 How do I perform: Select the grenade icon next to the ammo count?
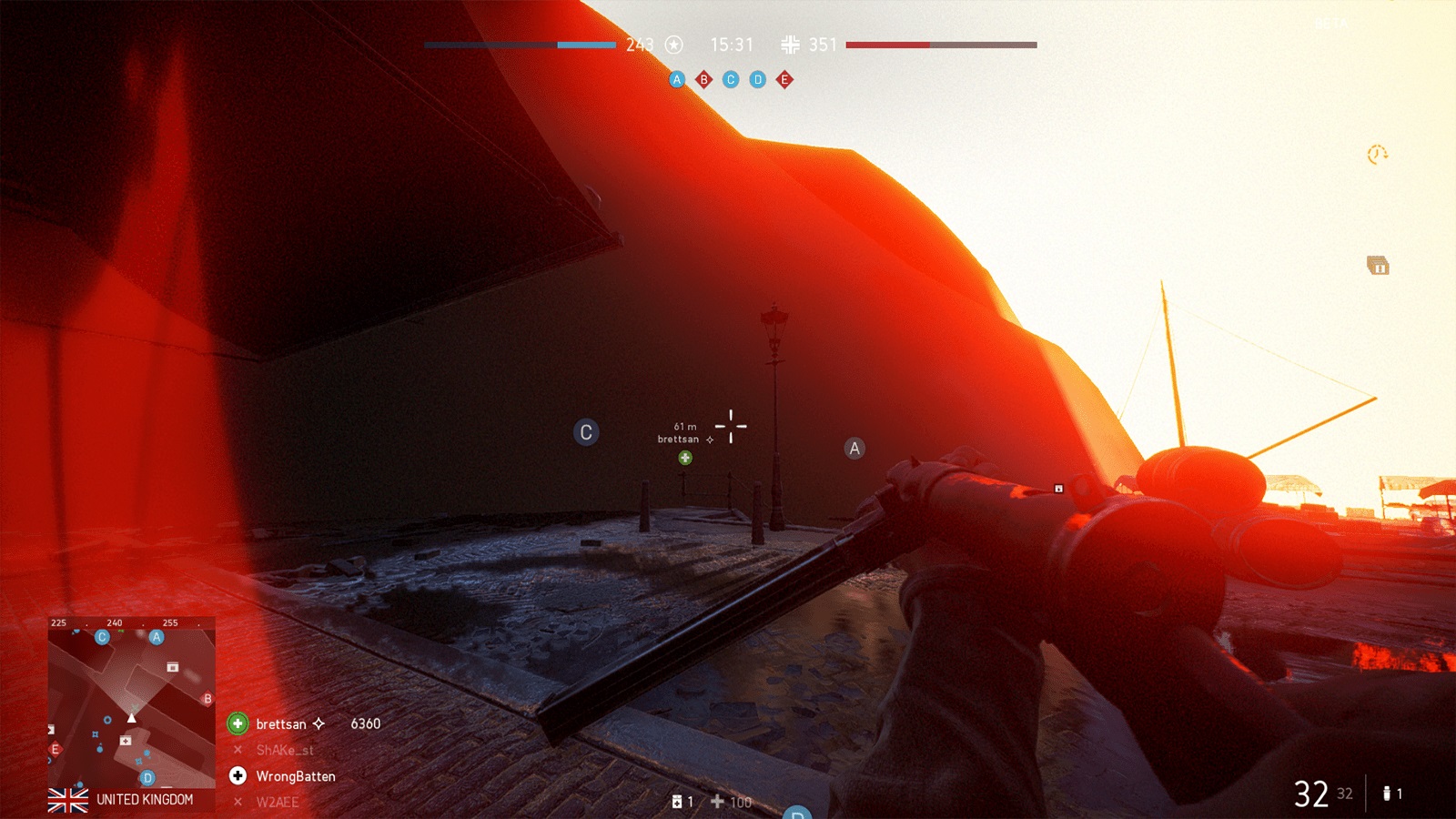tap(1386, 794)
